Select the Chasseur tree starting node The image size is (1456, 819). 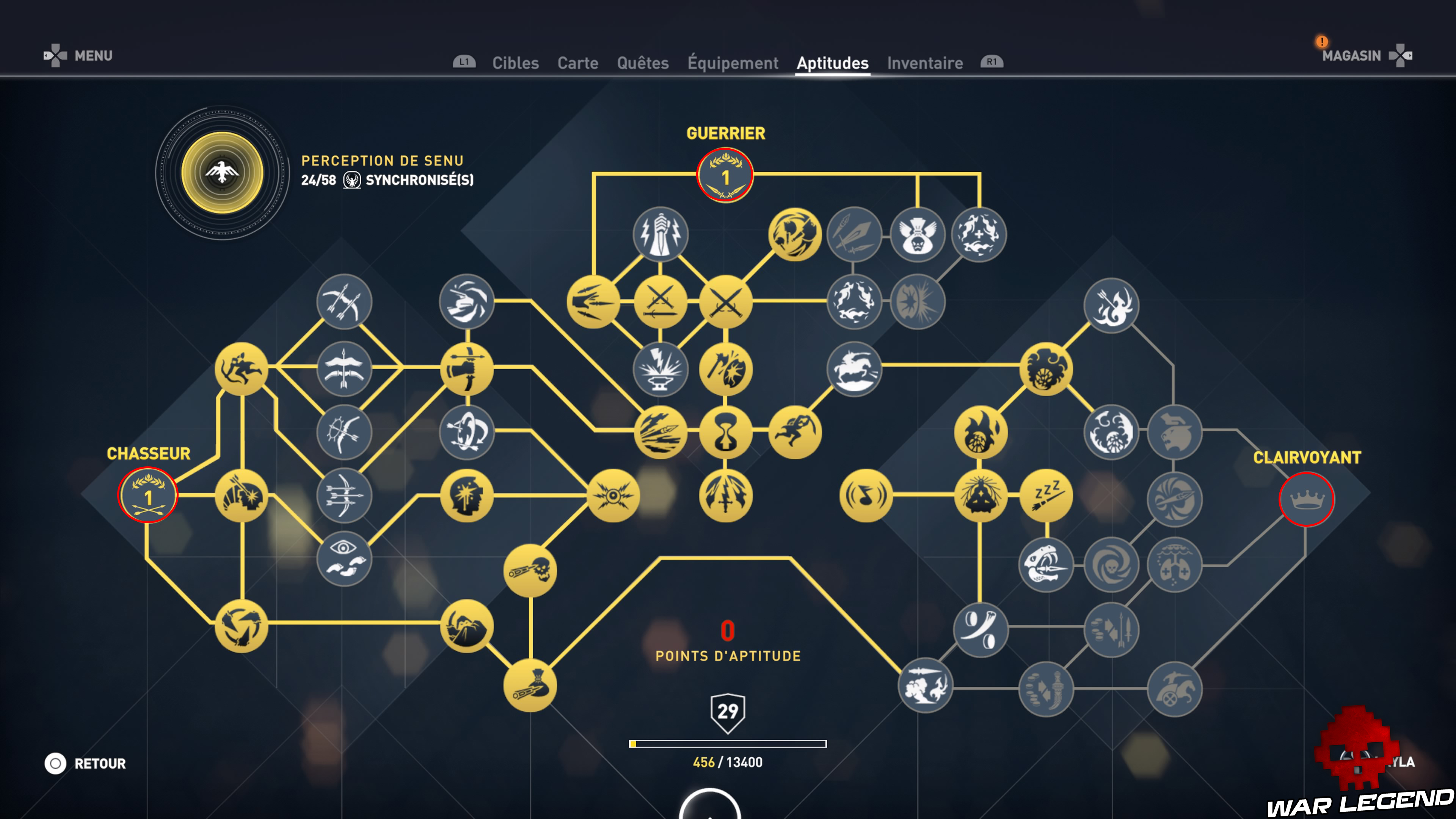[148, 494]
